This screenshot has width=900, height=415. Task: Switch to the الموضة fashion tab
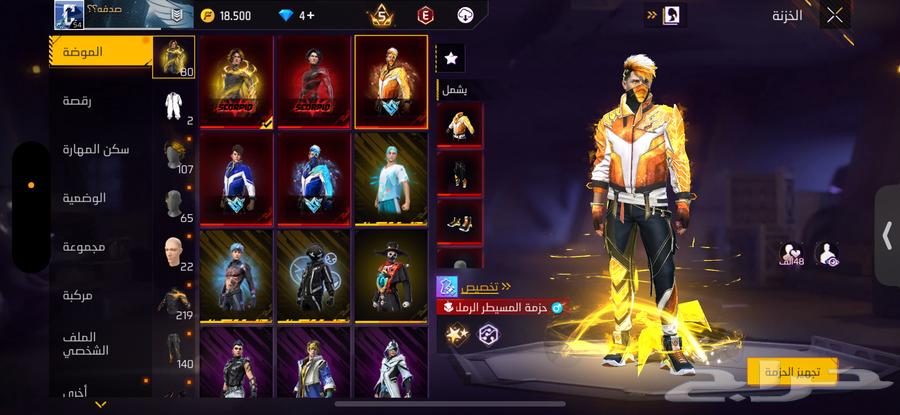[x=100, y=51]
